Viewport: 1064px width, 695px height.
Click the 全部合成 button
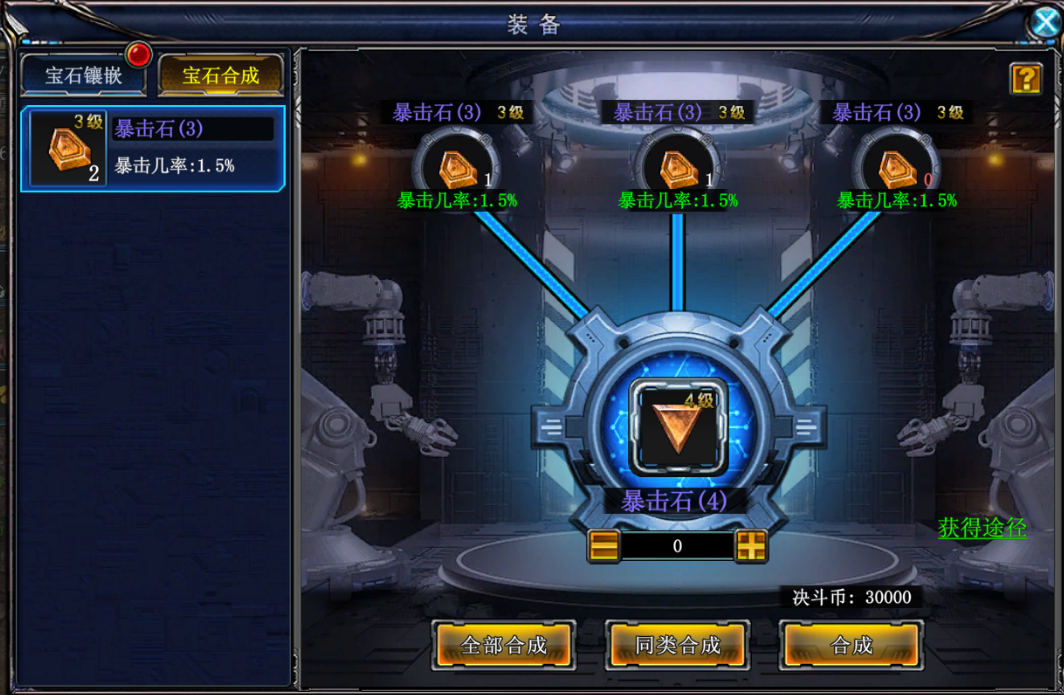coord(504,645)
